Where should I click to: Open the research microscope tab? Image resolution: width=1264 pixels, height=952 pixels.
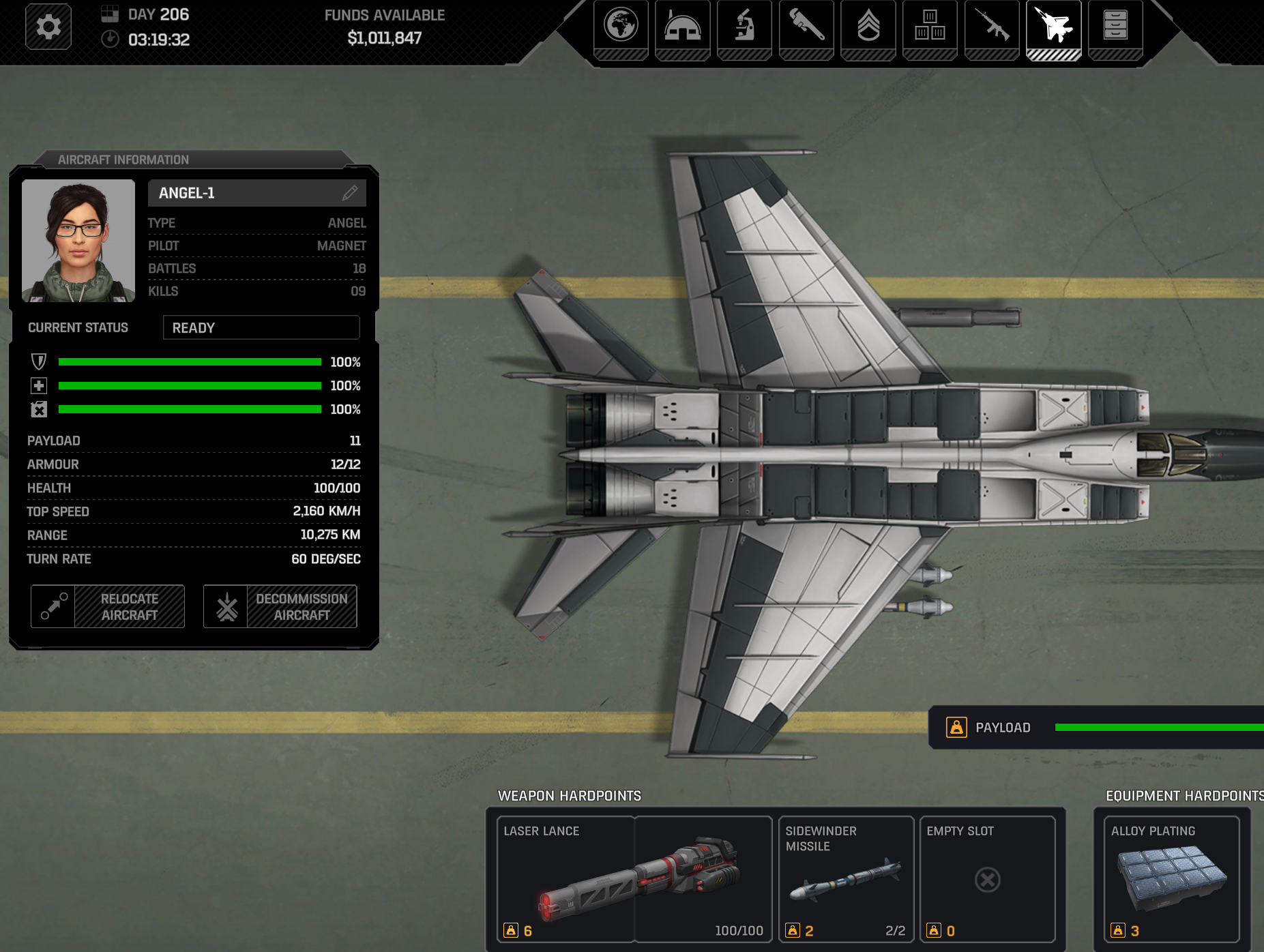coord(744,27)
